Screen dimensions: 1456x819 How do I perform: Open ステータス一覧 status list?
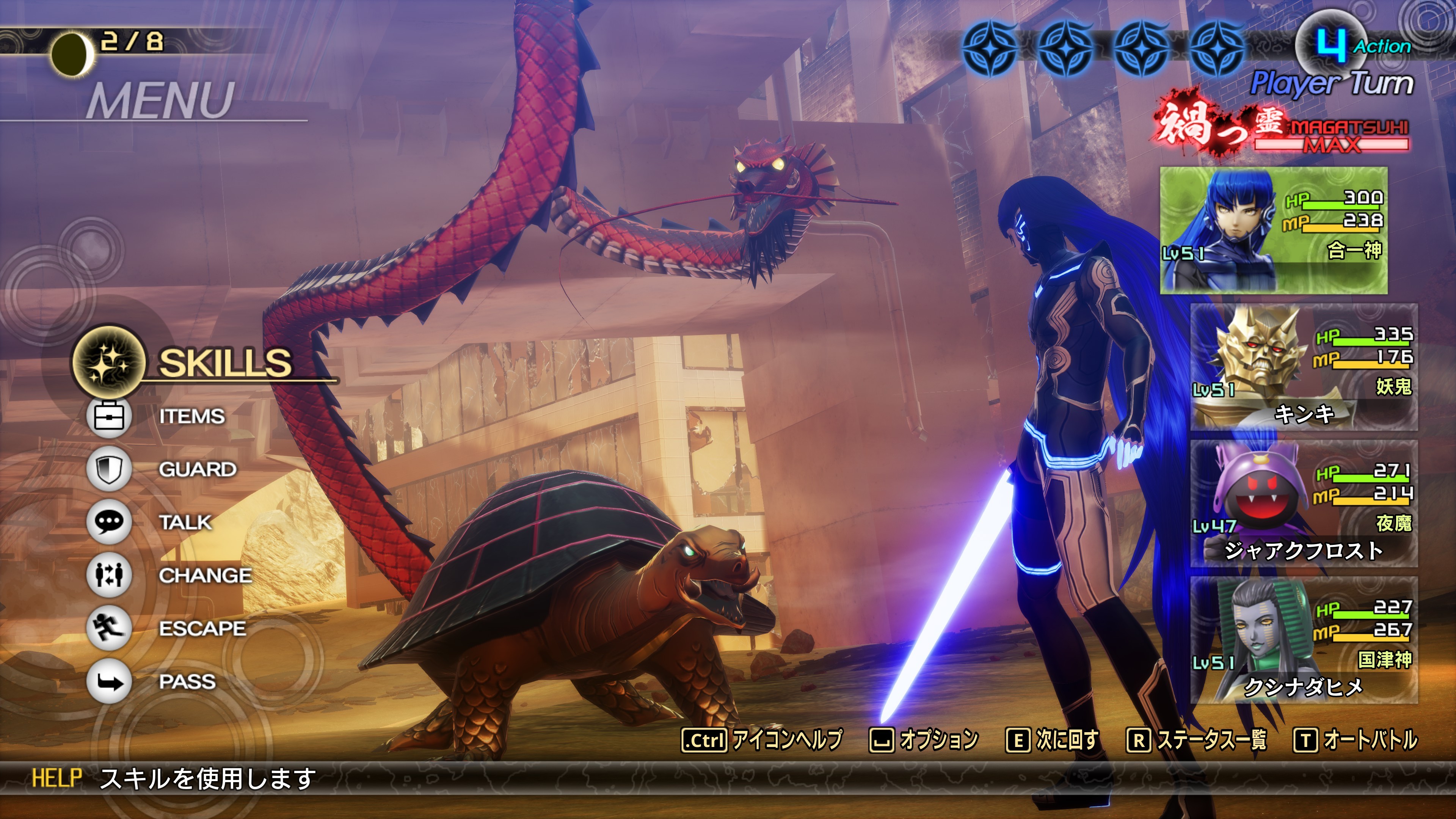[x=1197, y=740]
